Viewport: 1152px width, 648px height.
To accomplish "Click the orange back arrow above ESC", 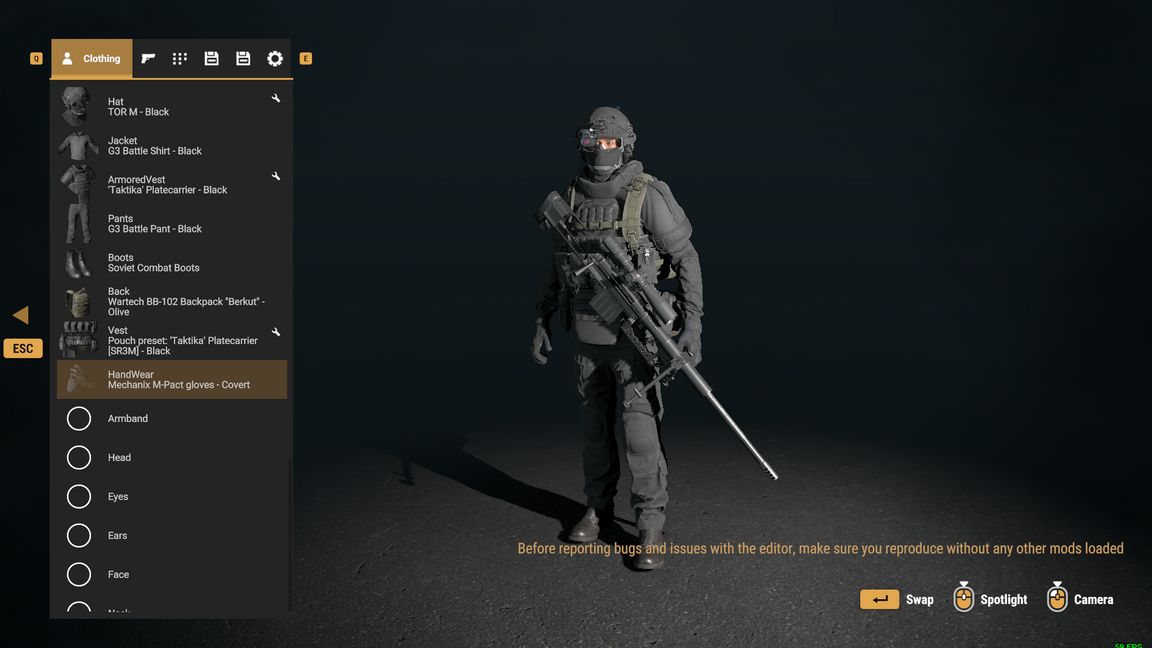I will pos(21,316).
